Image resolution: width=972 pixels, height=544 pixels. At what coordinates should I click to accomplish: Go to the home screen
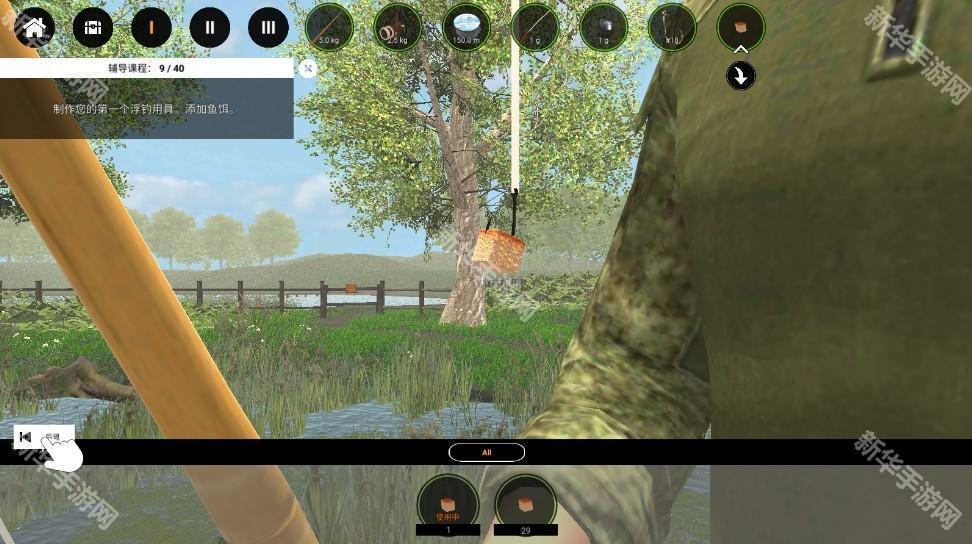coord(35,27)
